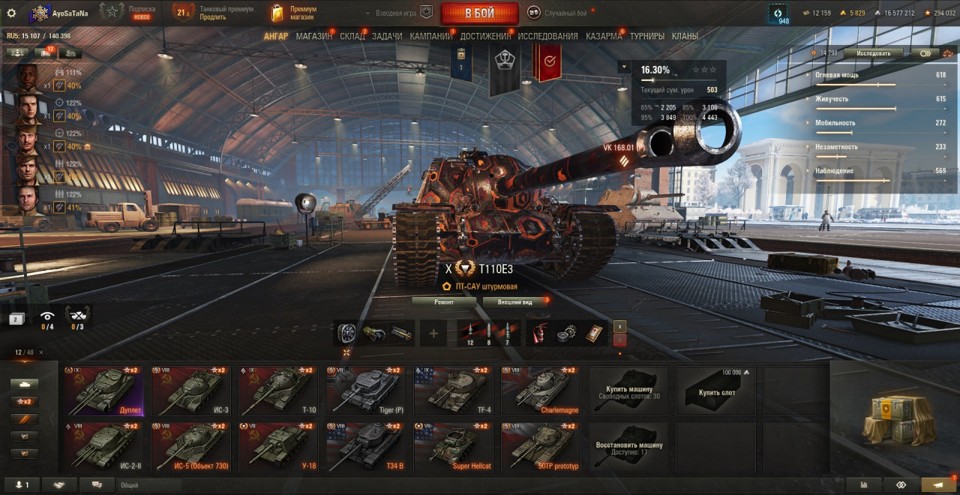Open the settings gear menu
Viewport: 960px width, 495px height.
pyautogui.click(x=11, y=13)
